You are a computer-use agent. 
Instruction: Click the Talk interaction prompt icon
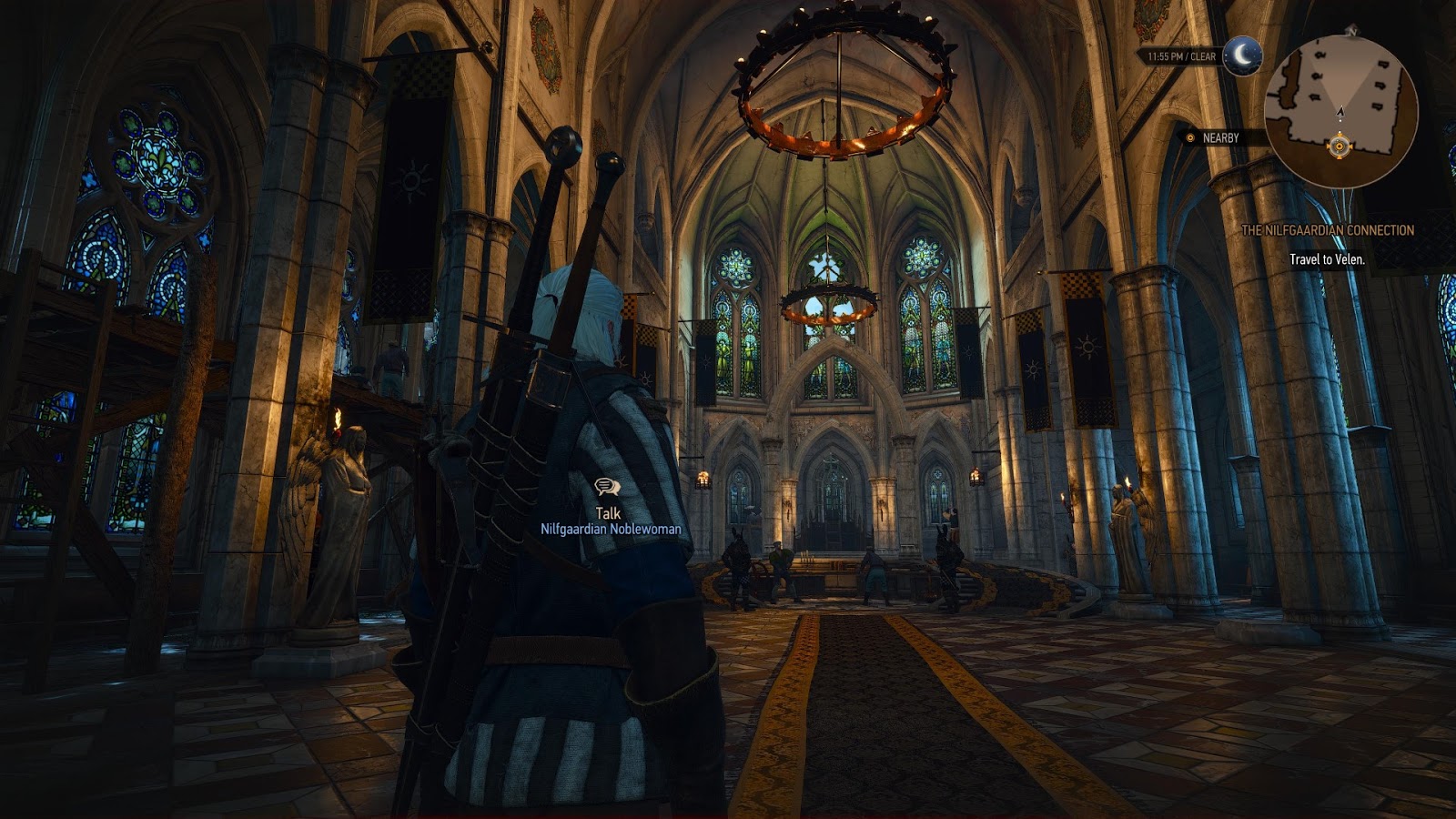point(607,489)
